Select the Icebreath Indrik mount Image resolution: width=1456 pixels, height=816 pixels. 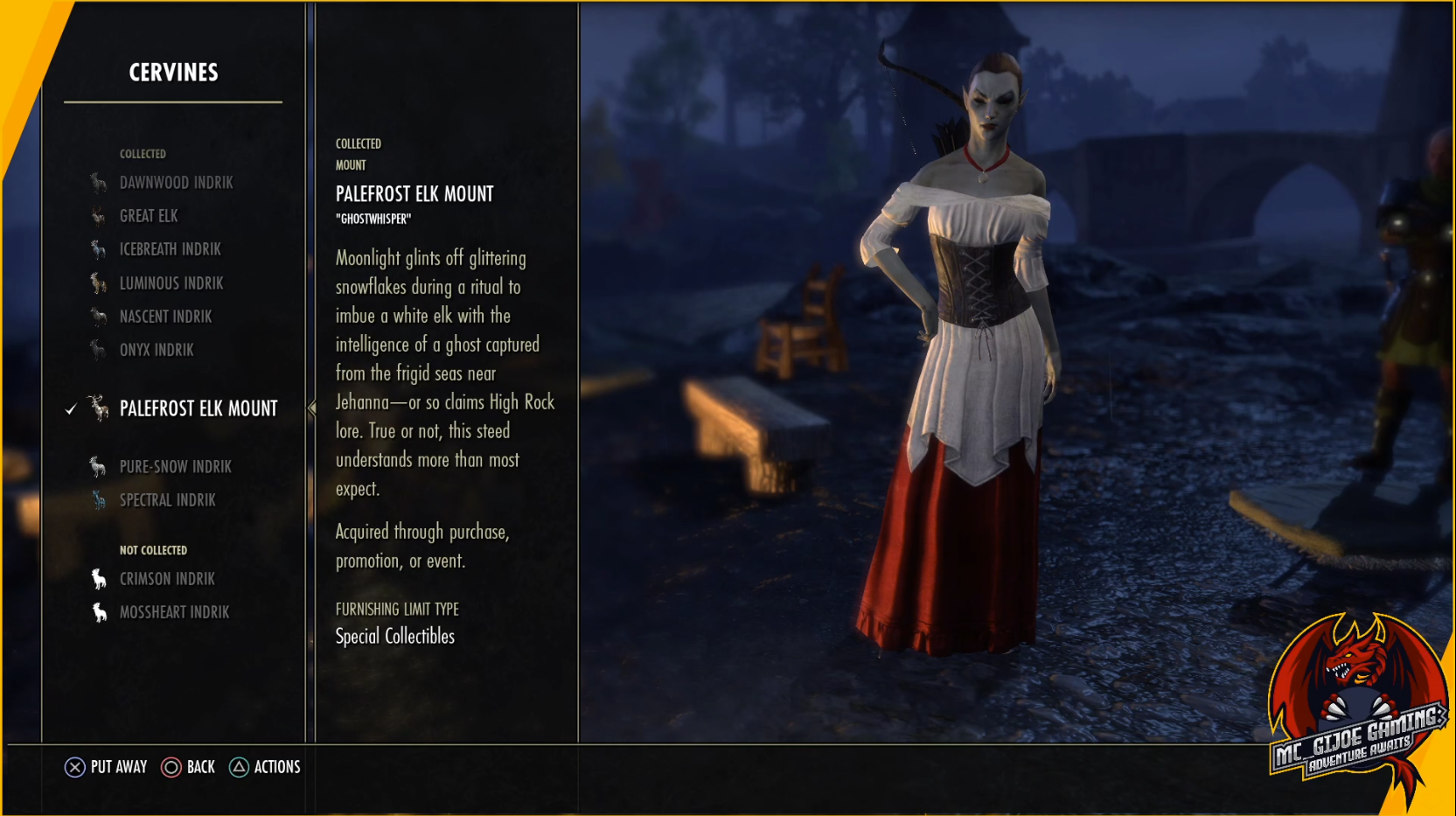pos(170,249)
